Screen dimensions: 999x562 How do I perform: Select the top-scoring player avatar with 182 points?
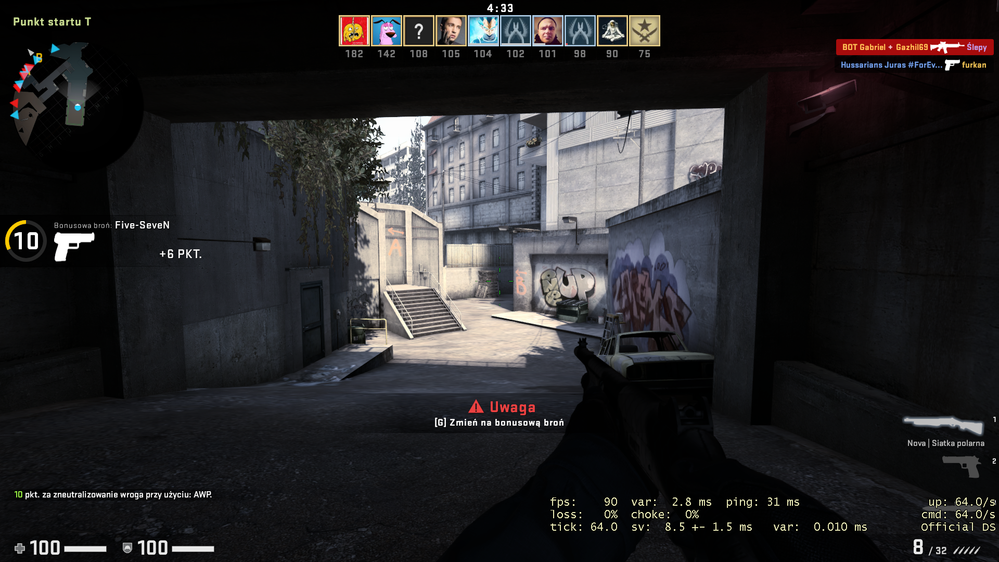pyautogui.click(x=354, y=31)
